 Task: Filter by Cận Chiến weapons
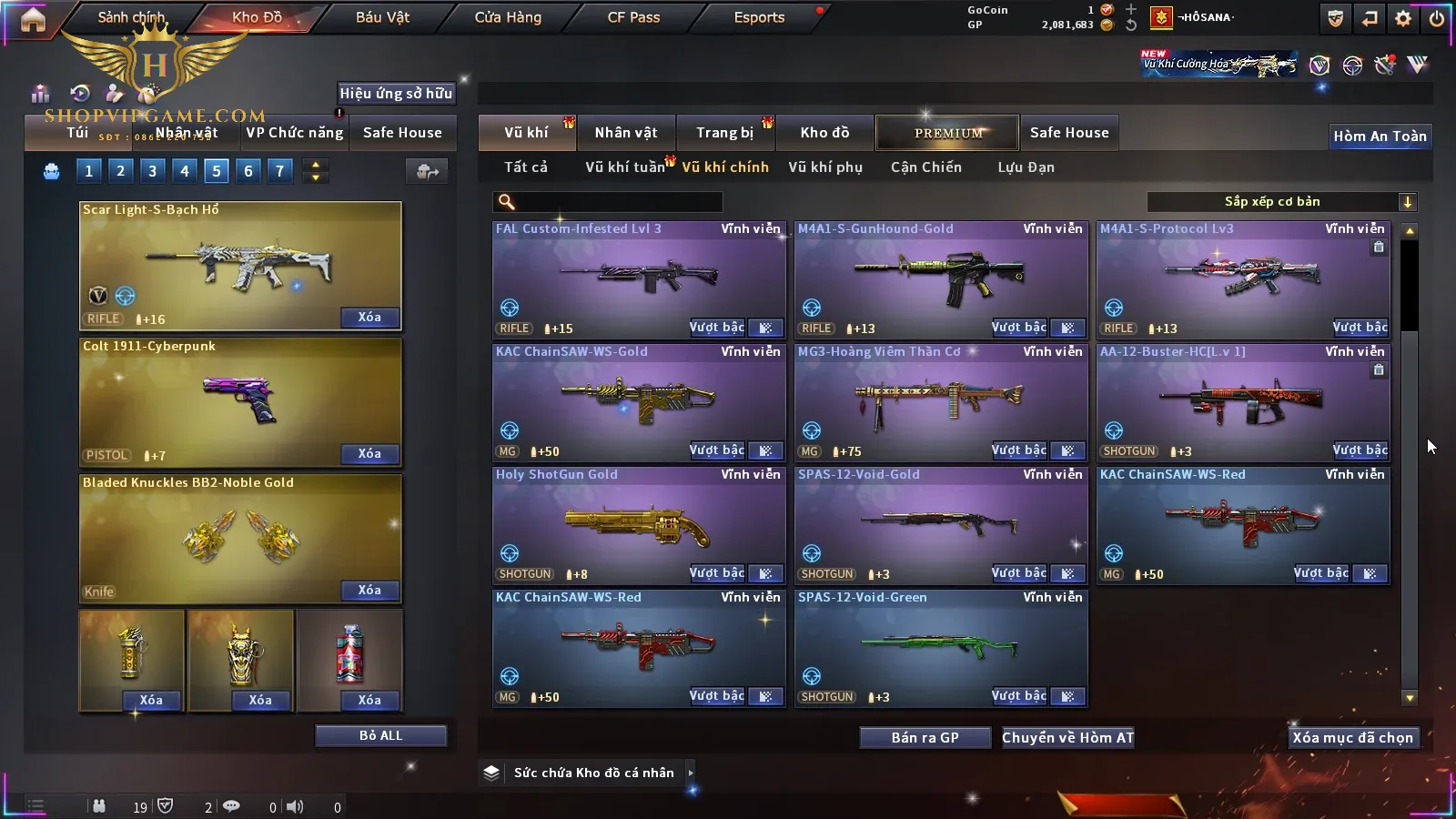[925, 167]
